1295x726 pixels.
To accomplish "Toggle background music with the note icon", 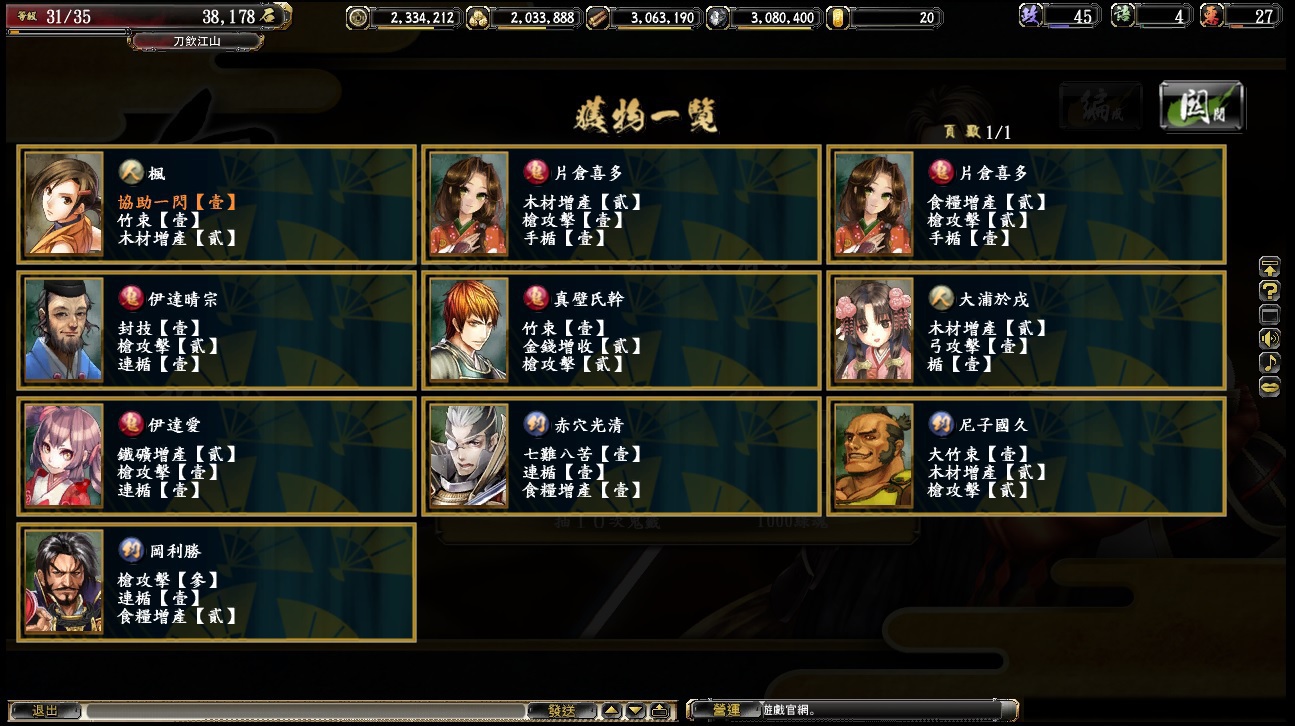I will point(1269,362).
